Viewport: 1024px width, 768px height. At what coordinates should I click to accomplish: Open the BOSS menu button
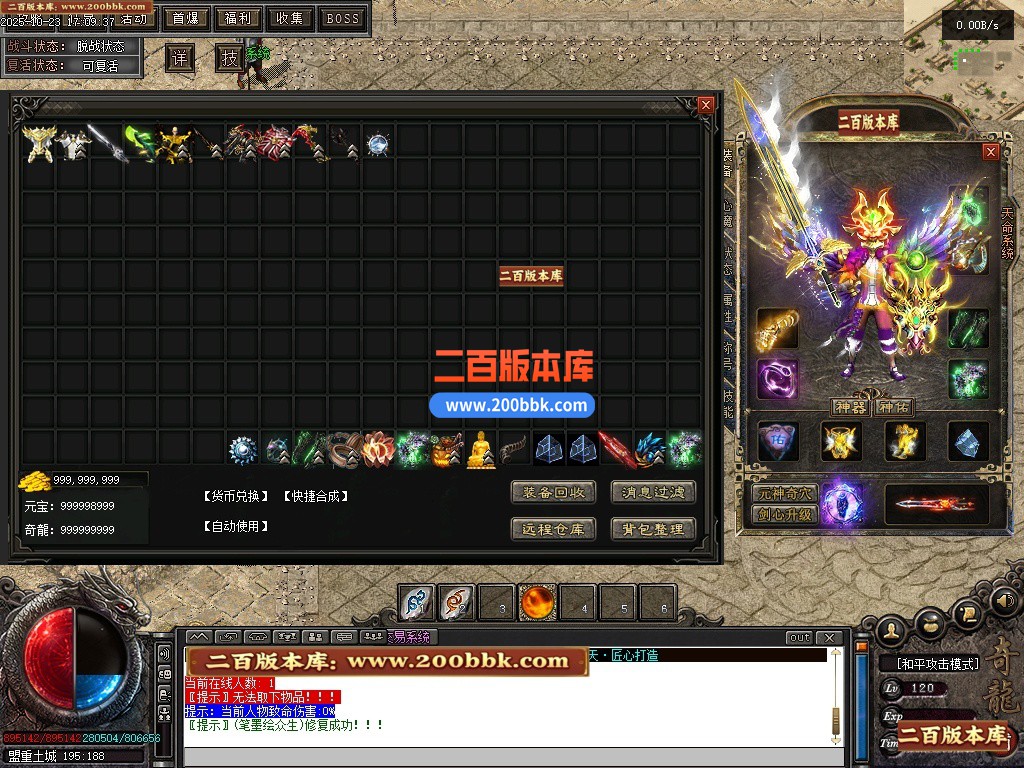click(342, 18)
